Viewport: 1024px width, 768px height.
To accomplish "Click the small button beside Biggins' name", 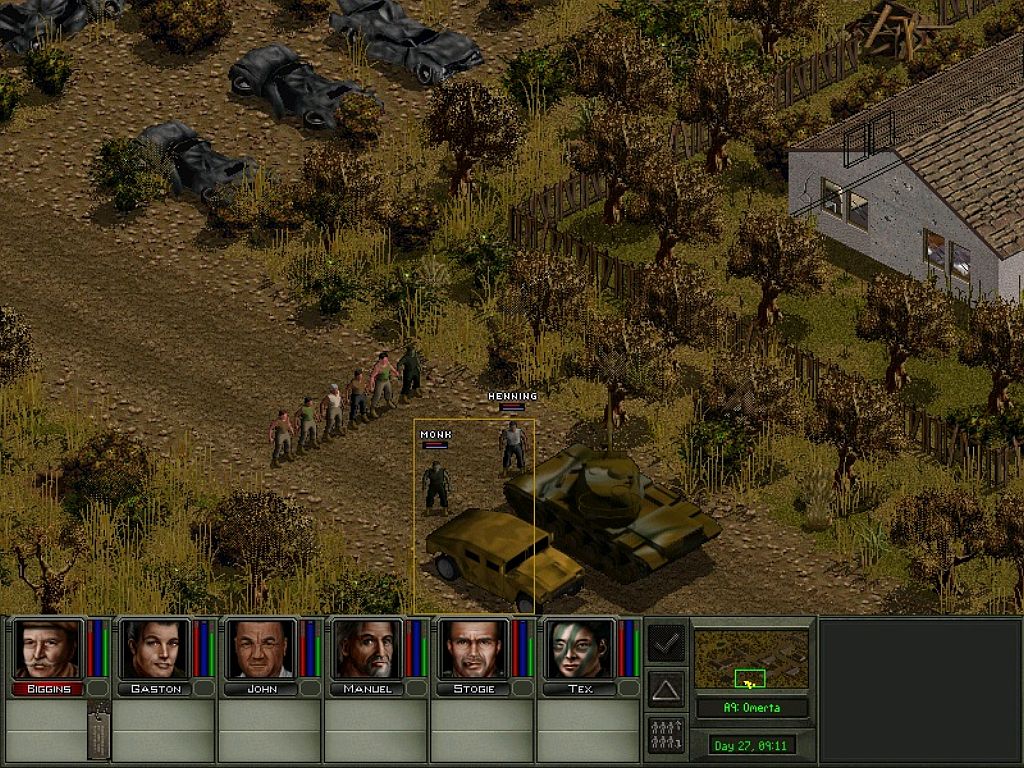I will pos(97,688).
